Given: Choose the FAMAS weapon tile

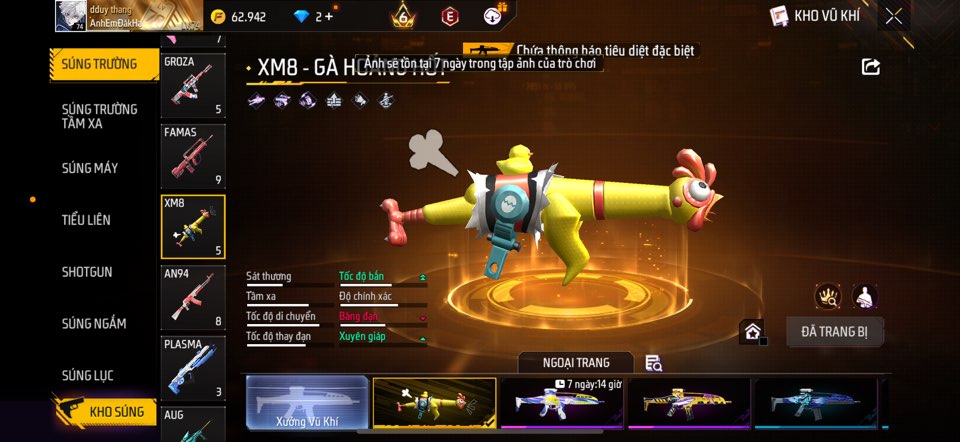Looking at the screenshot, I should tap(193, 155).
